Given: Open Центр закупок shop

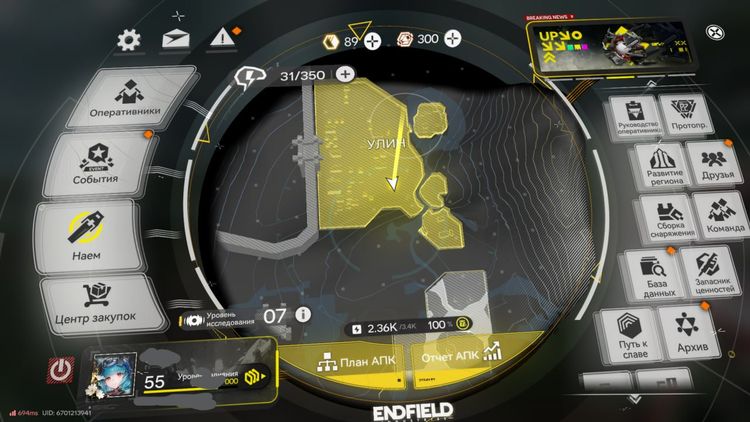Looking at the screenshot, I should pyautogui.click(x=101, y=302).
